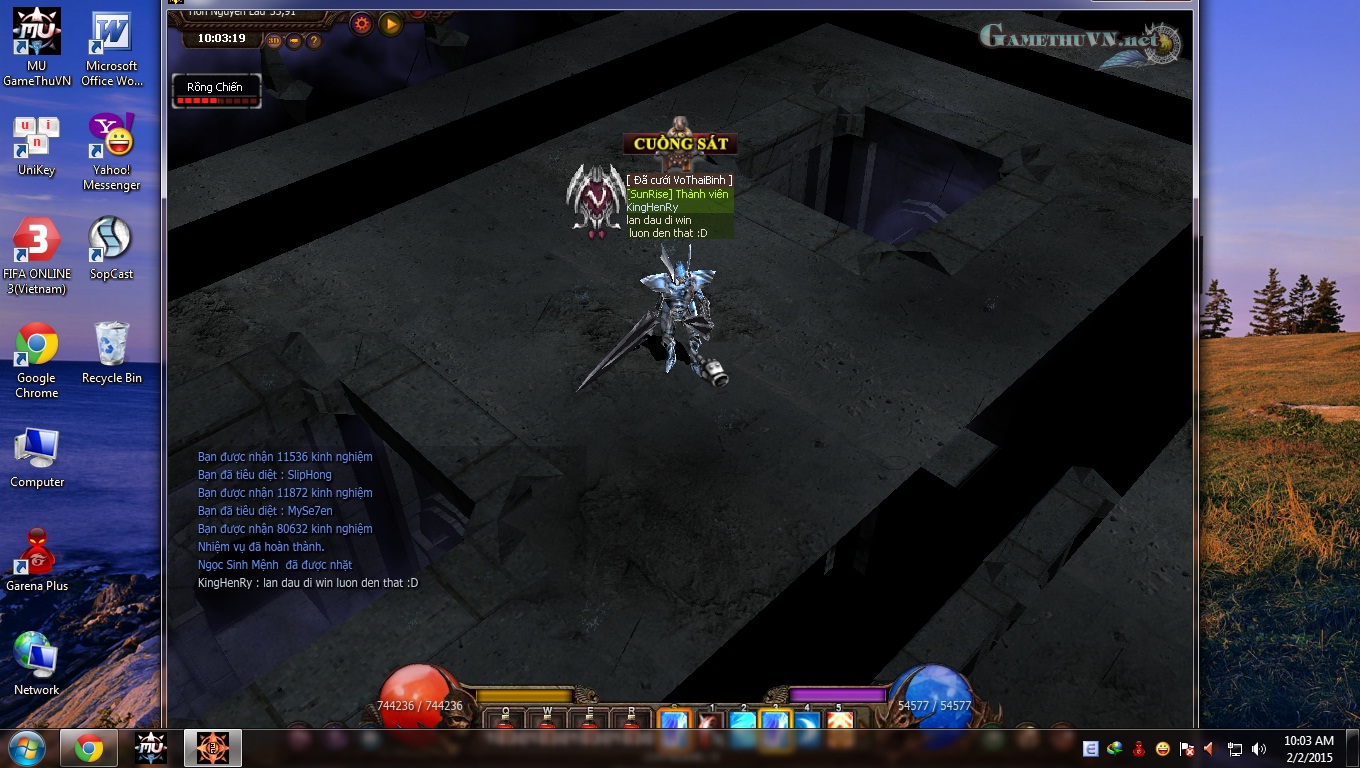Image resolution: width=1360 pixels, height=768 pixels.
Task: Open Google Chrome from the taskbar
Action: point(89,748)
